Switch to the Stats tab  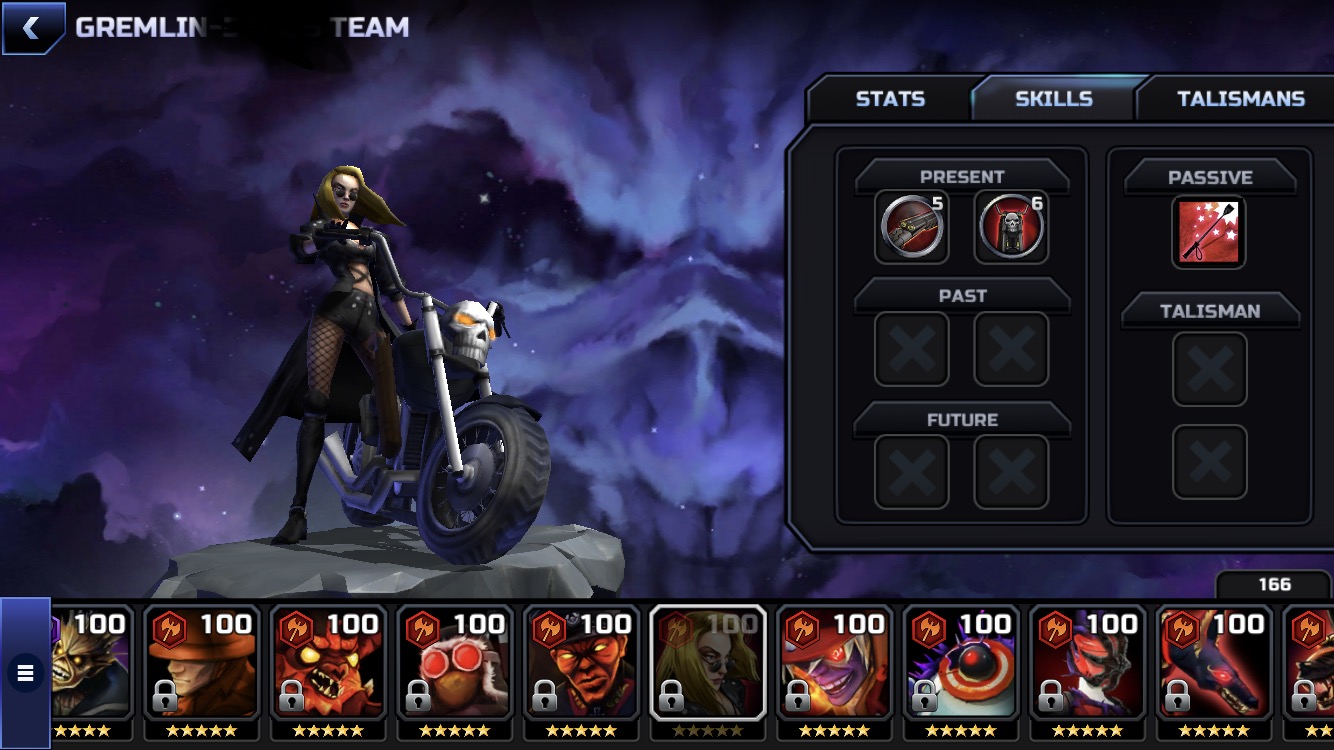[889, 99]
